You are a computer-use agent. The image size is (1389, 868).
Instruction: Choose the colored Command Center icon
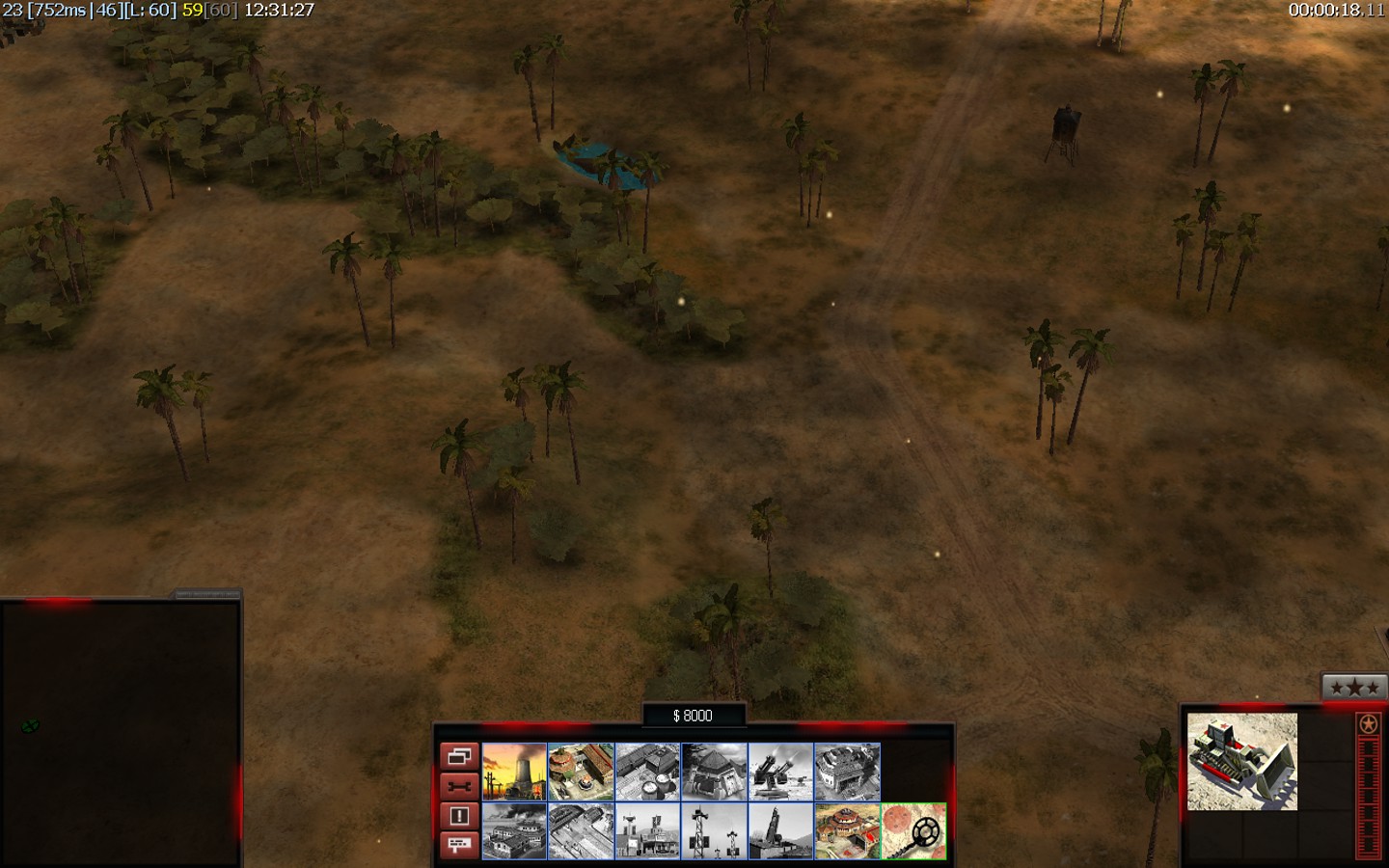click(x=847, y=831)
